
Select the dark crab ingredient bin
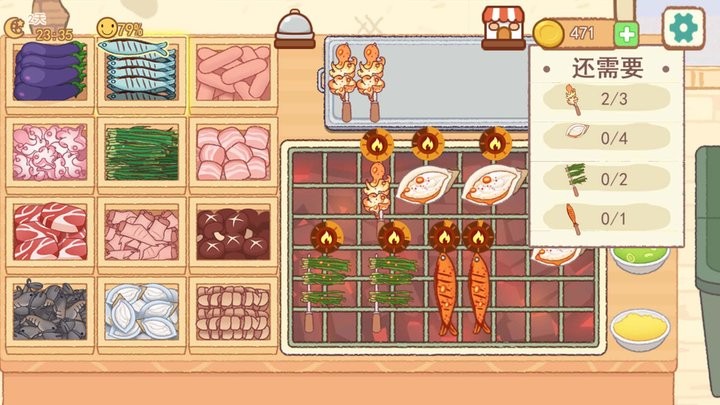(x=51, y=308)
